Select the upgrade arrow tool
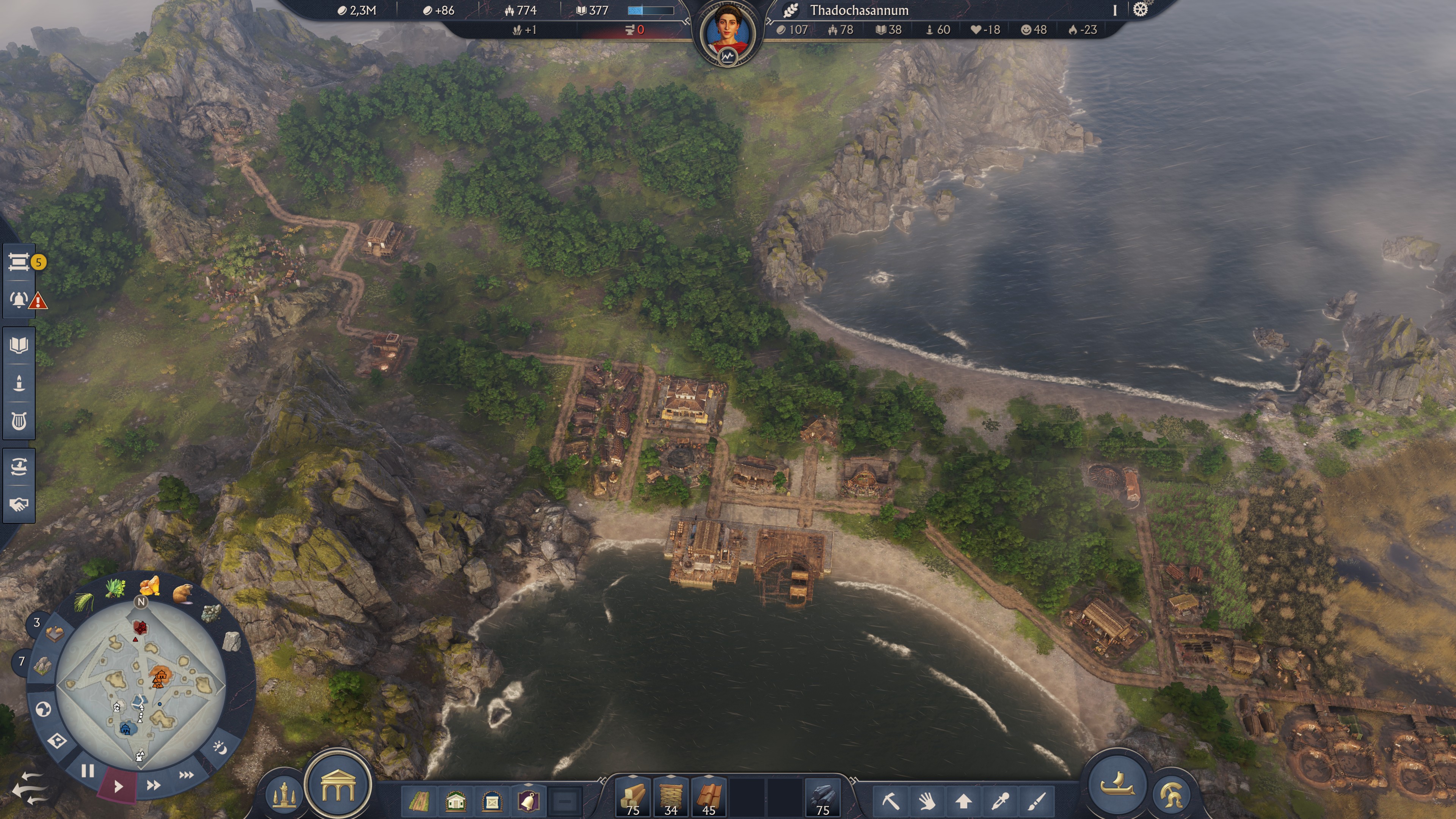This screenshot has width=1456, height=819. coord(964,803)
